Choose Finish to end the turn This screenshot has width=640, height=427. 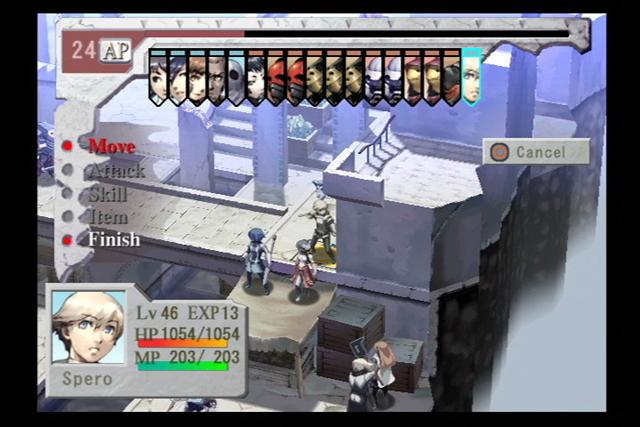(x=113, y=240)
